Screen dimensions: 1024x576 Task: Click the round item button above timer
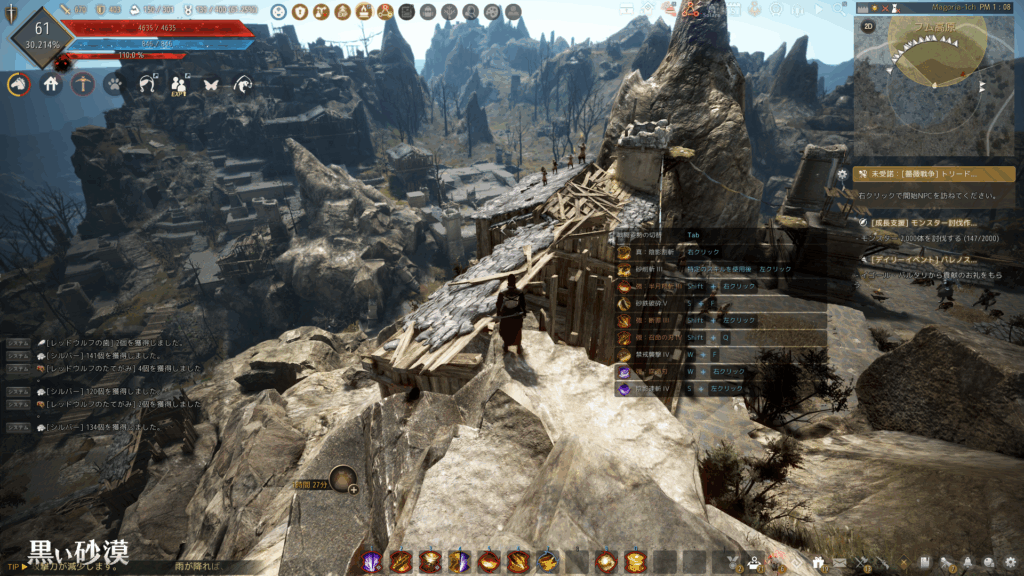[344, 480]
